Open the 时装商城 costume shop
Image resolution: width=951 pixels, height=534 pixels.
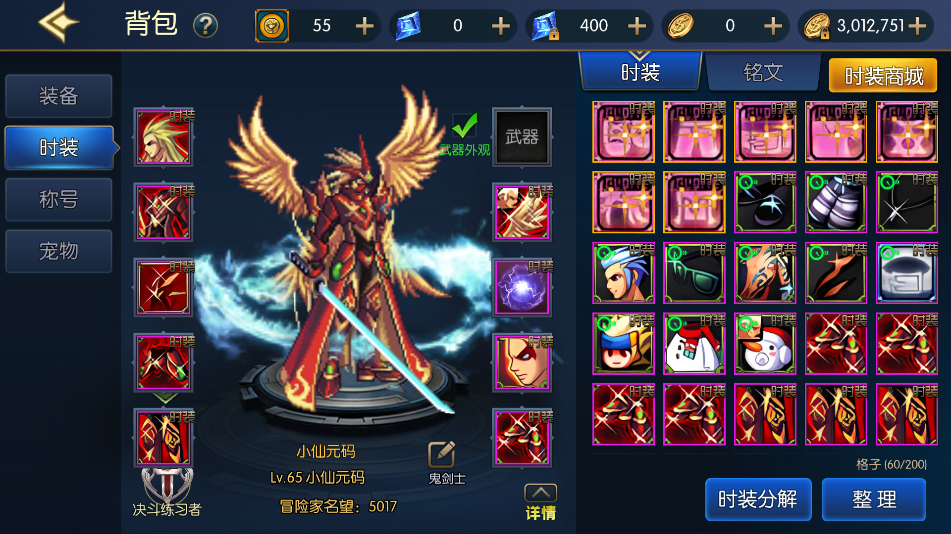(x=883, y=76)
